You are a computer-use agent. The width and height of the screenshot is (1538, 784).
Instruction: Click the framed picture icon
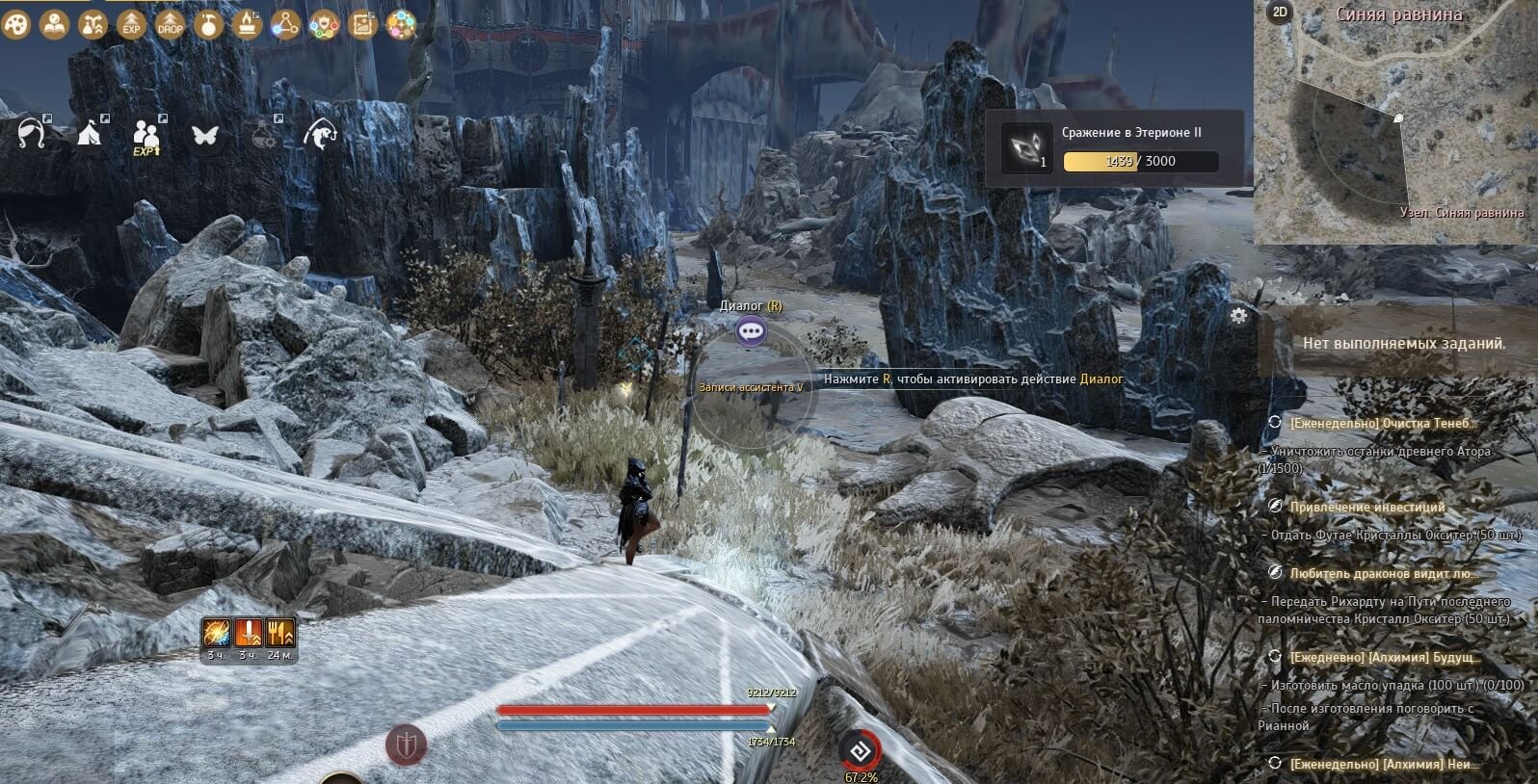click(x=362, y=25)
